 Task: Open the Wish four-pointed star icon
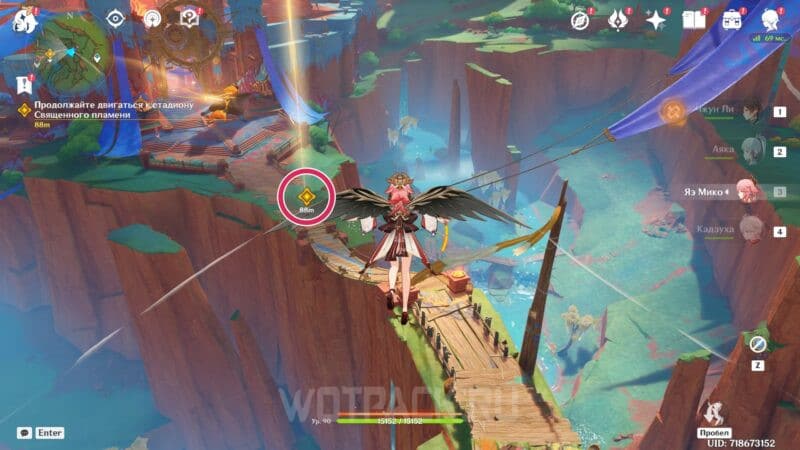coord(656,20)
